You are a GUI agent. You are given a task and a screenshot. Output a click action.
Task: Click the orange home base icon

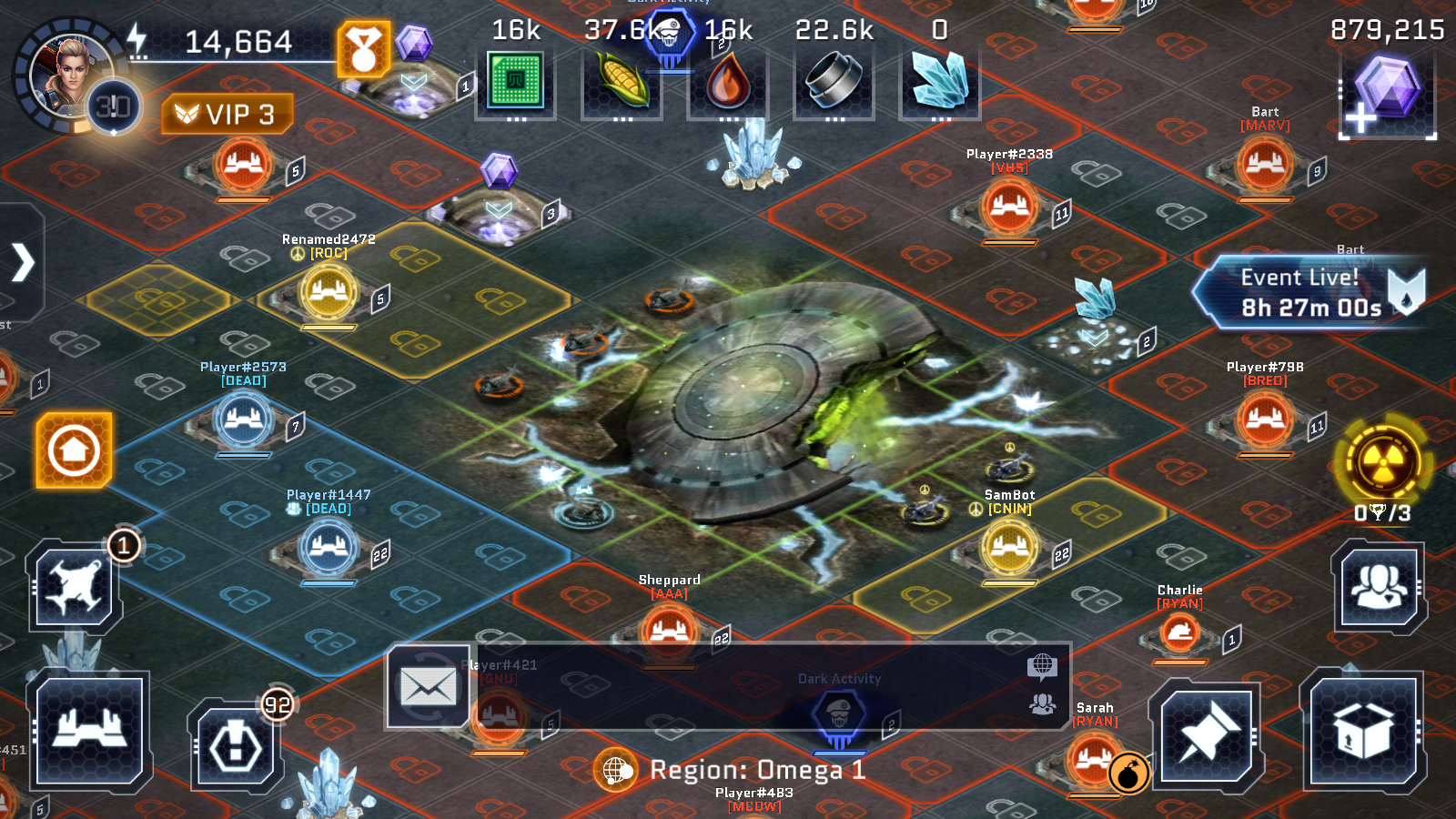coord(73,448)
